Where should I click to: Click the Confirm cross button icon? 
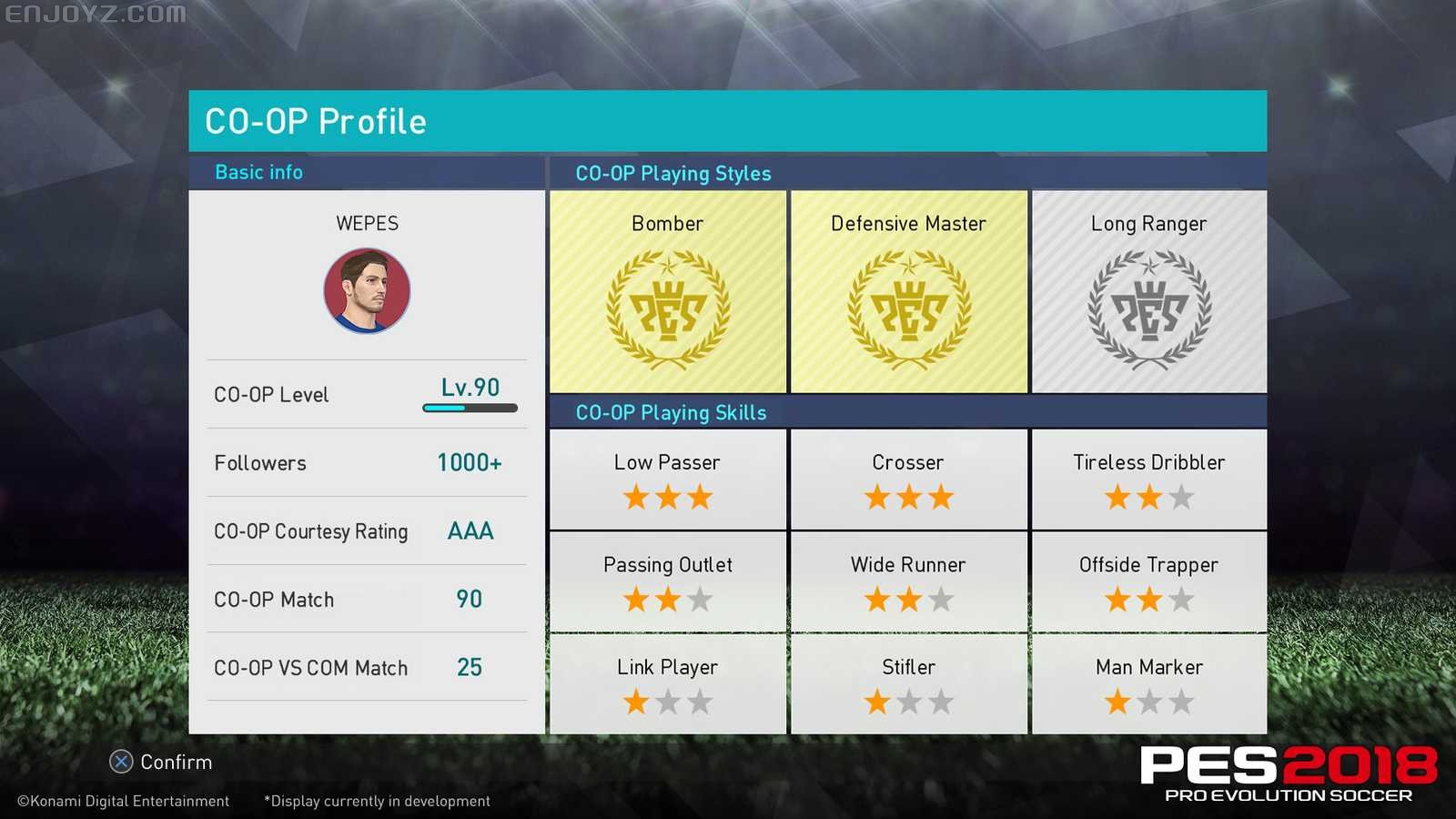point(119,762)
